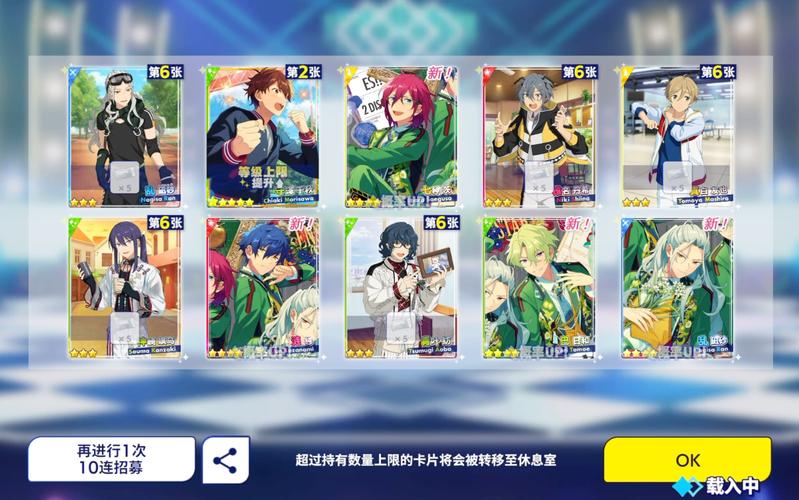Image resolution: width=799 pixels, height=500 pixels.
Task: Confirm results with the yellow OK button
Action: click(687, 460)
